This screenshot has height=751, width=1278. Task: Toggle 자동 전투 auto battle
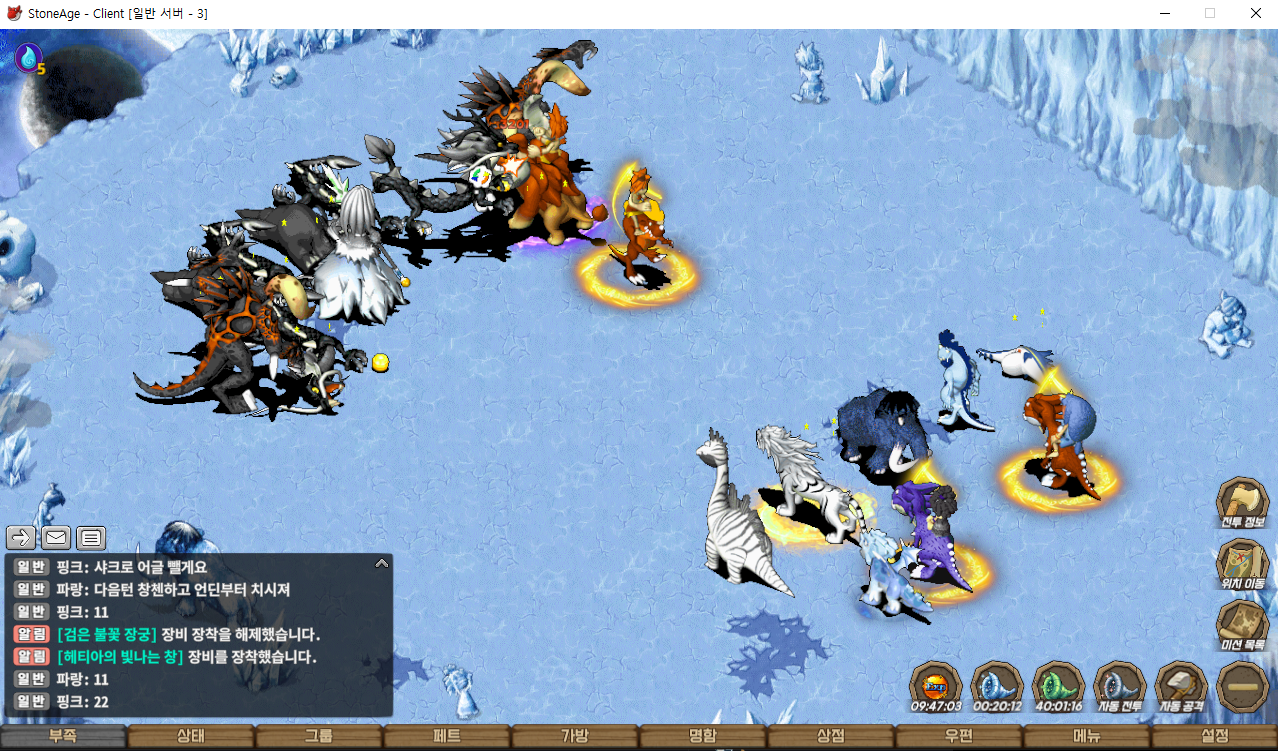1120,687
